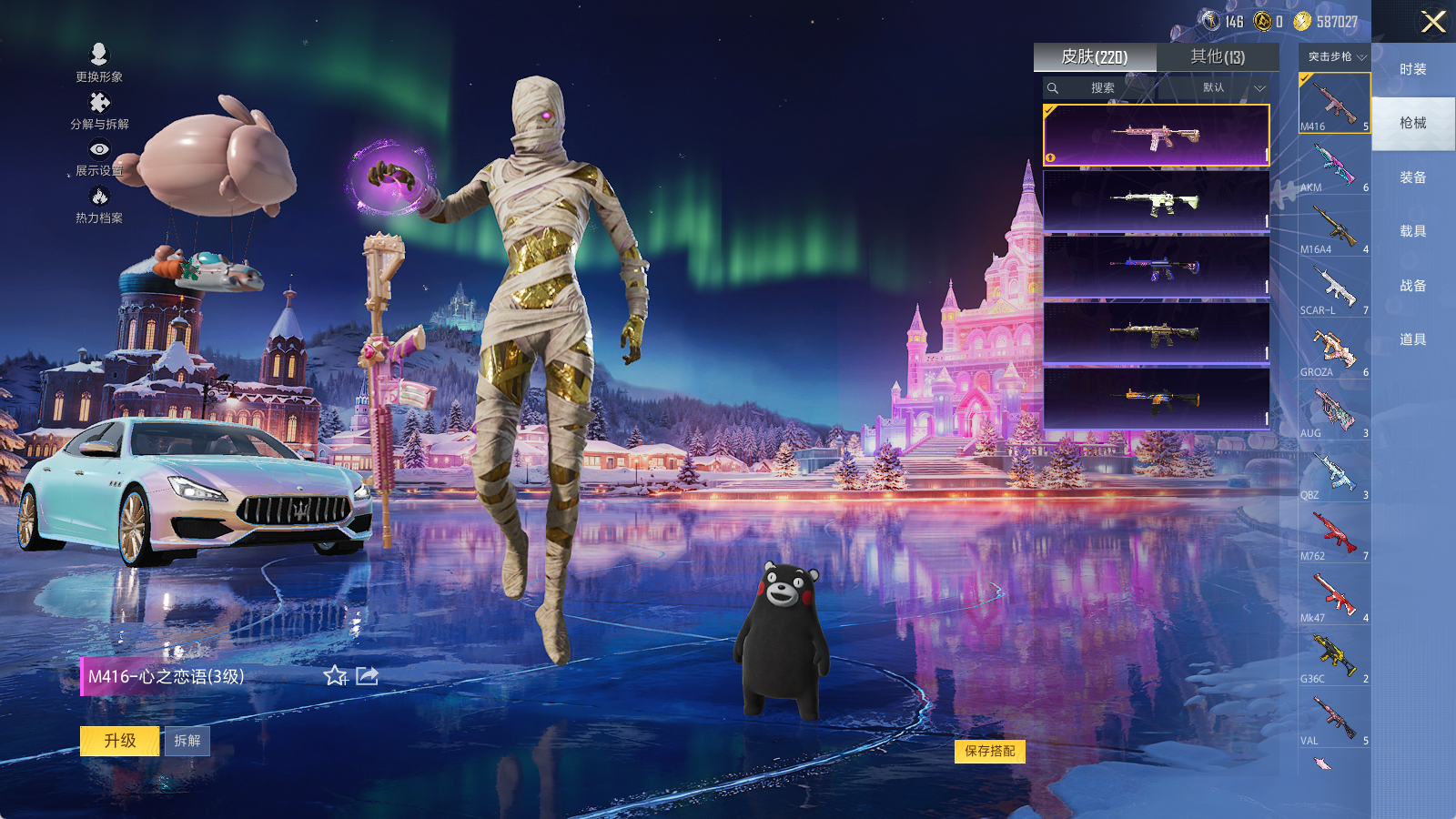This screenshot has width=1456, height=819.
Task: Expand the 突击步枪 weapon type dropdown
Action: coord(1336,57)
